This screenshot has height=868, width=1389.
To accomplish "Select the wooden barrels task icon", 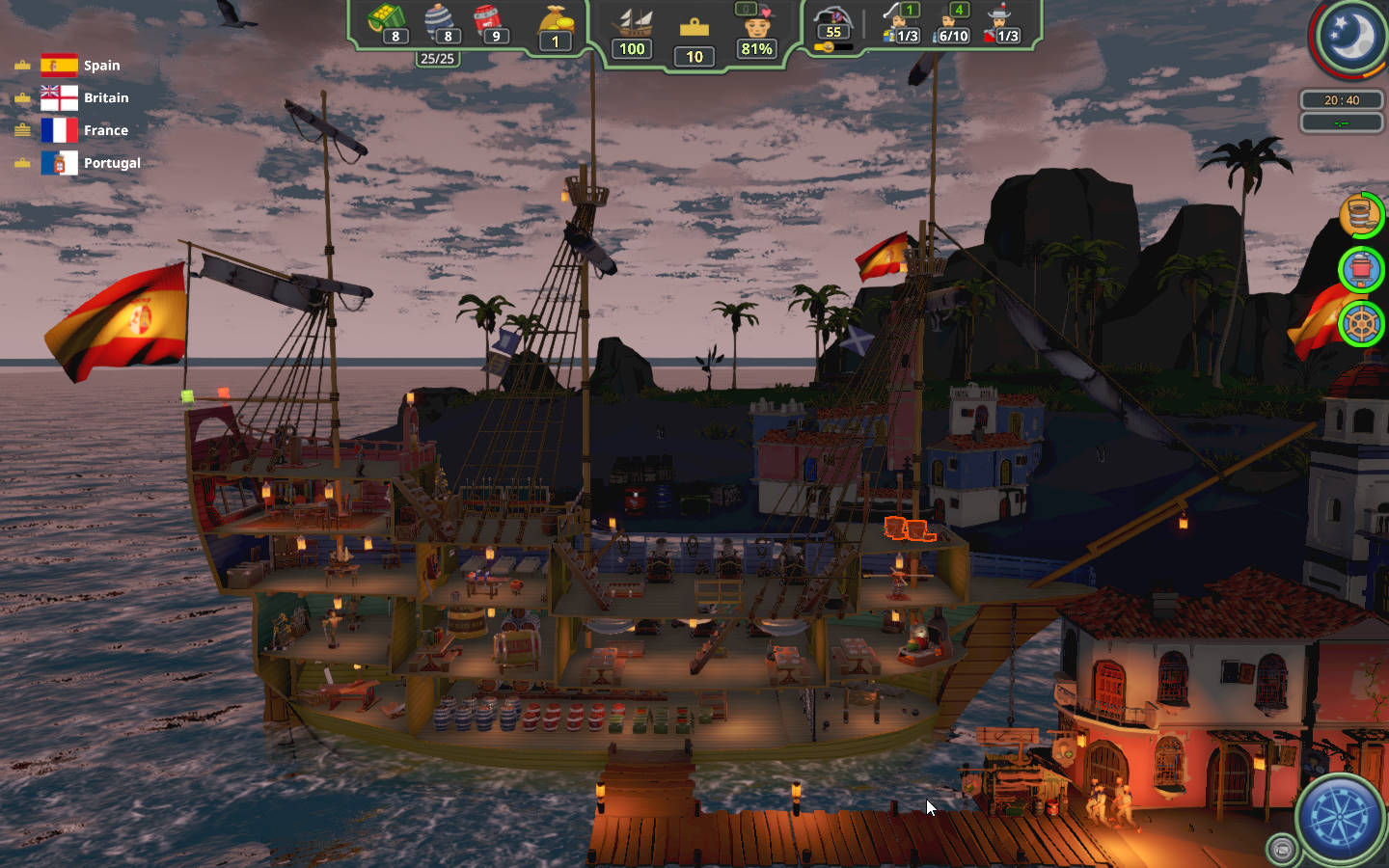I will [1360, 215].
